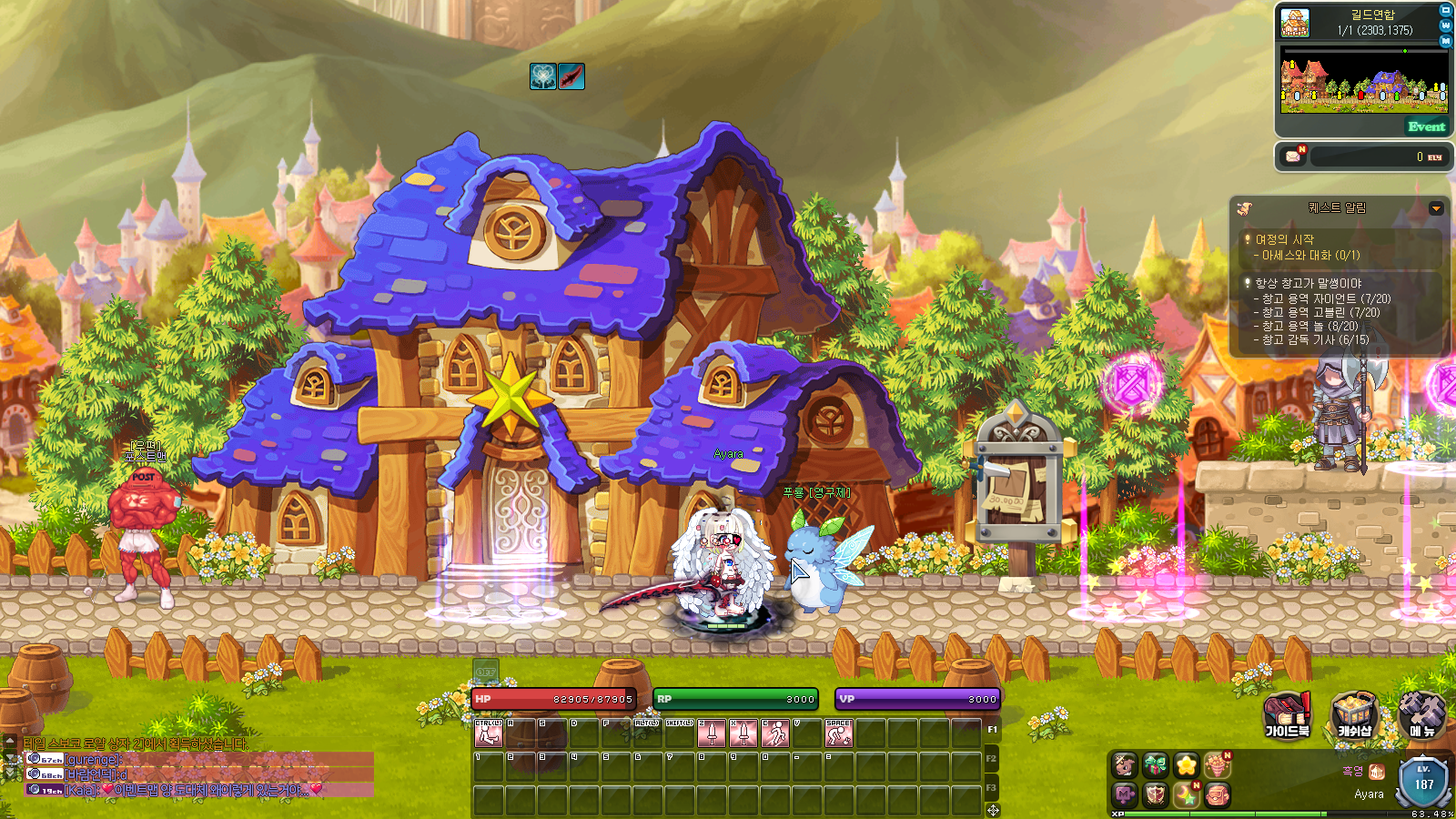Select the 여정의 시작 quest entry

pyautogui.click(x=1284, y=239)
